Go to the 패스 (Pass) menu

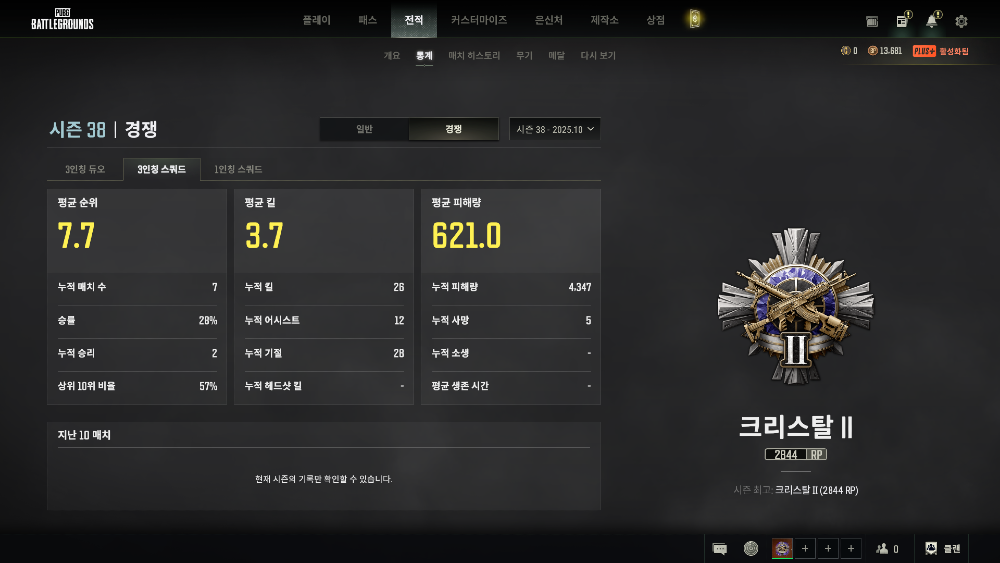pyautogui.click(x=367, y=20)
